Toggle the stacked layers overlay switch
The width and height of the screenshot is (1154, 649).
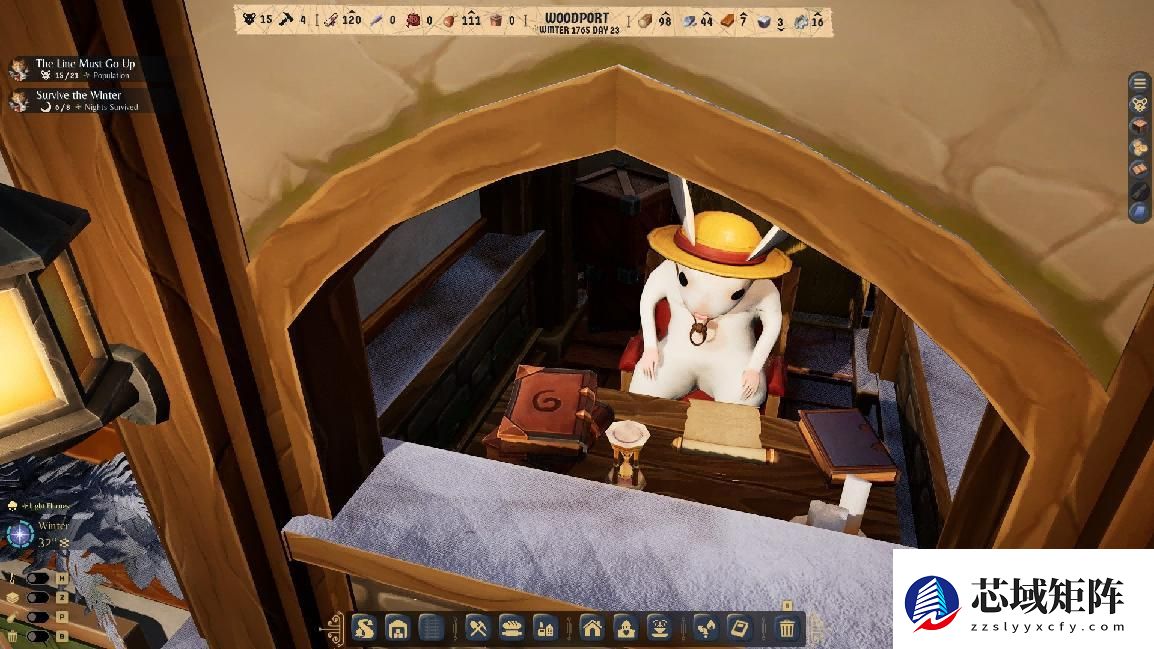click(36, 597)
